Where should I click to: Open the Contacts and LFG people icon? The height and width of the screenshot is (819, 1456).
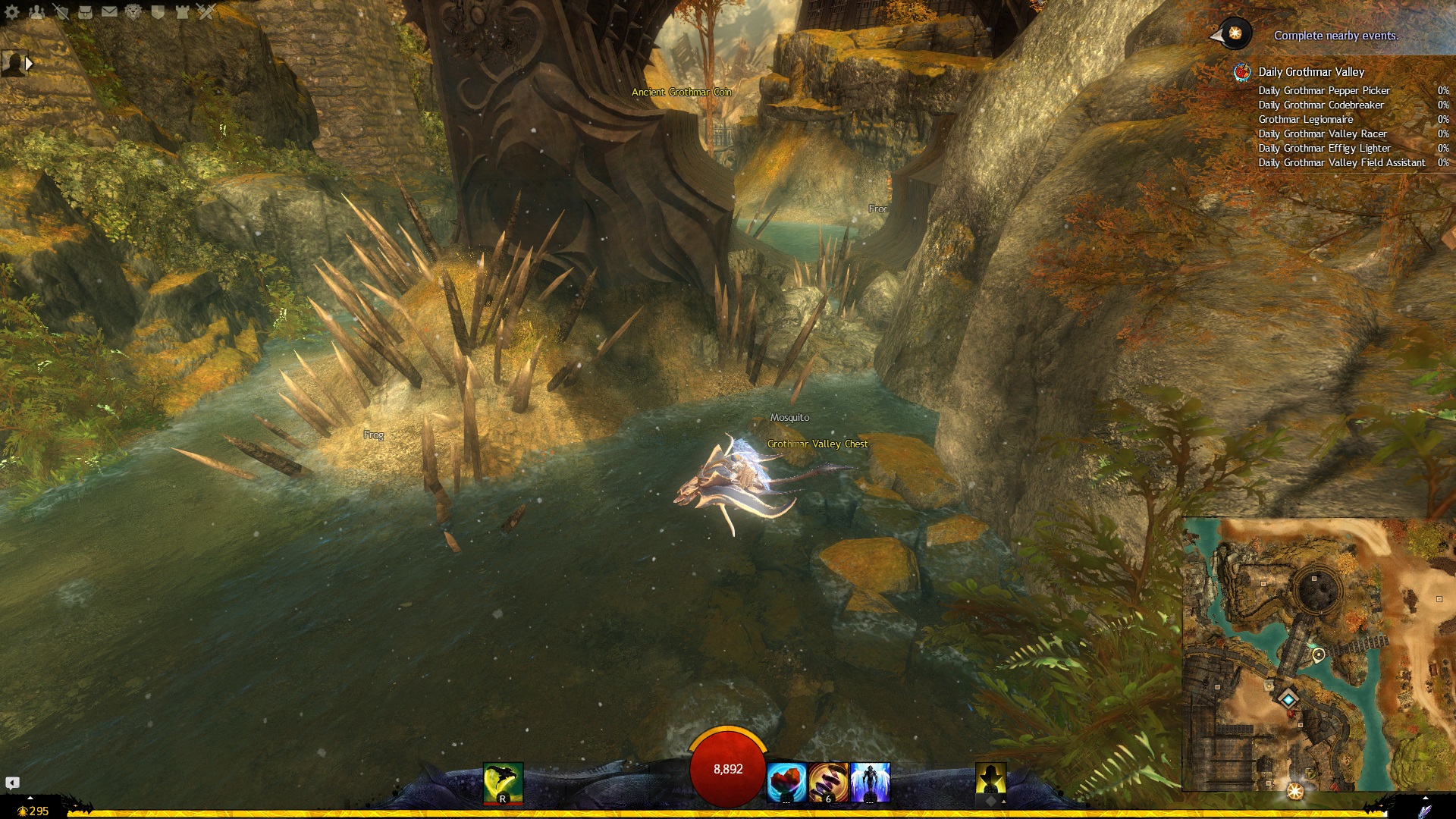pos(36,11)
